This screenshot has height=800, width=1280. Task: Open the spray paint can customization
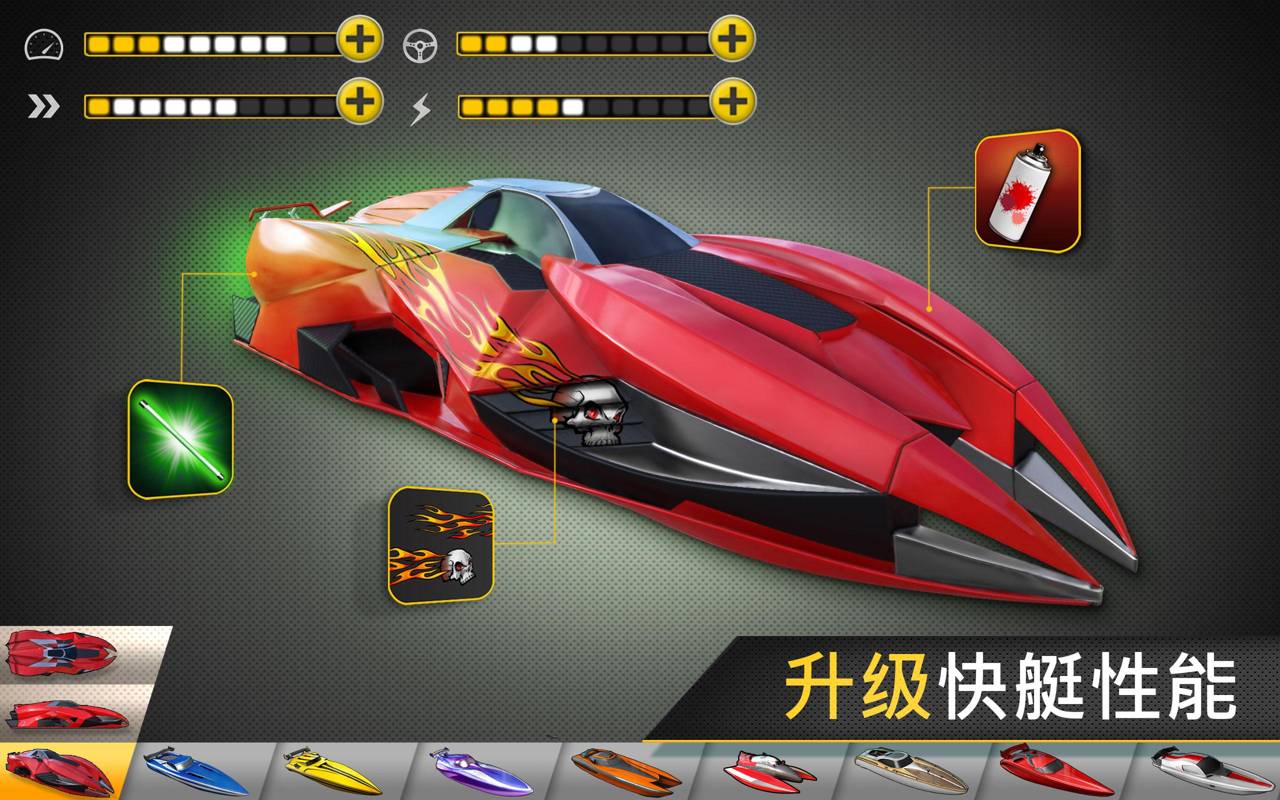coord(1028,191)
